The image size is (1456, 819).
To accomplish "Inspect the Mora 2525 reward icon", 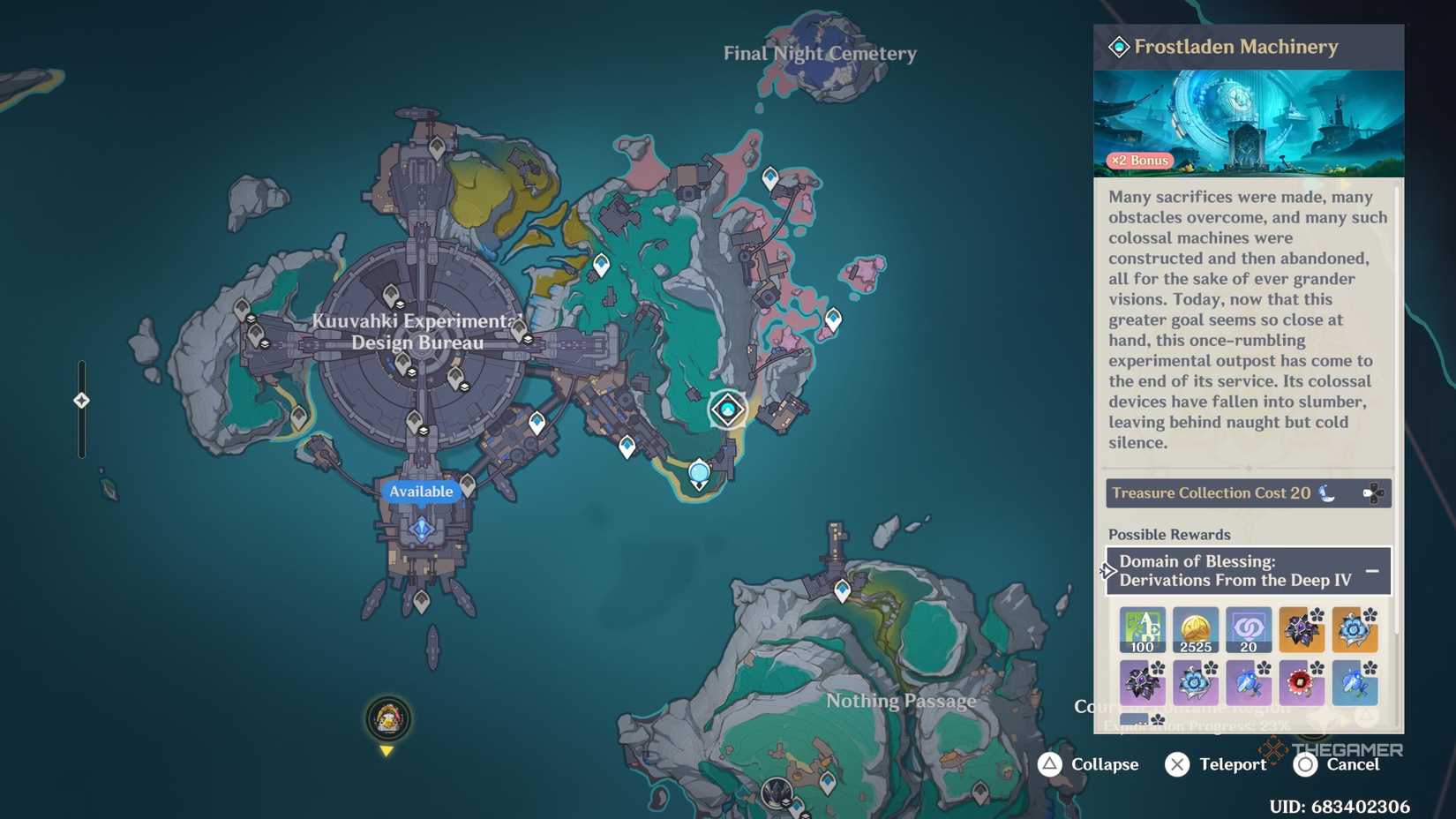I will click(1195, 629).
